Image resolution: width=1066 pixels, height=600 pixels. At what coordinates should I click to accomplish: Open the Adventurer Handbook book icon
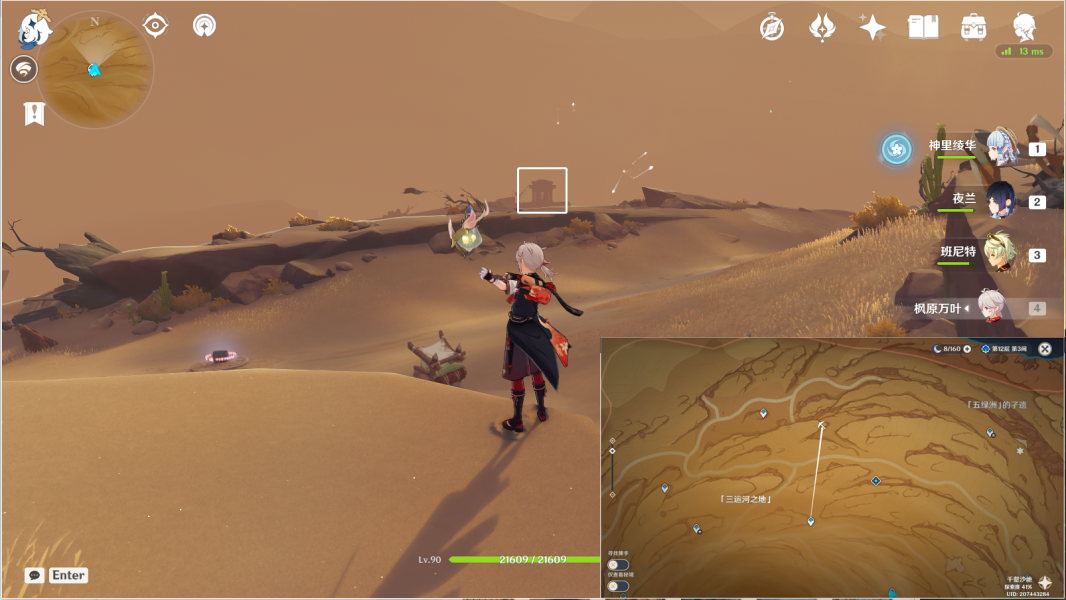pyautogui.click(x=923, y=28)
